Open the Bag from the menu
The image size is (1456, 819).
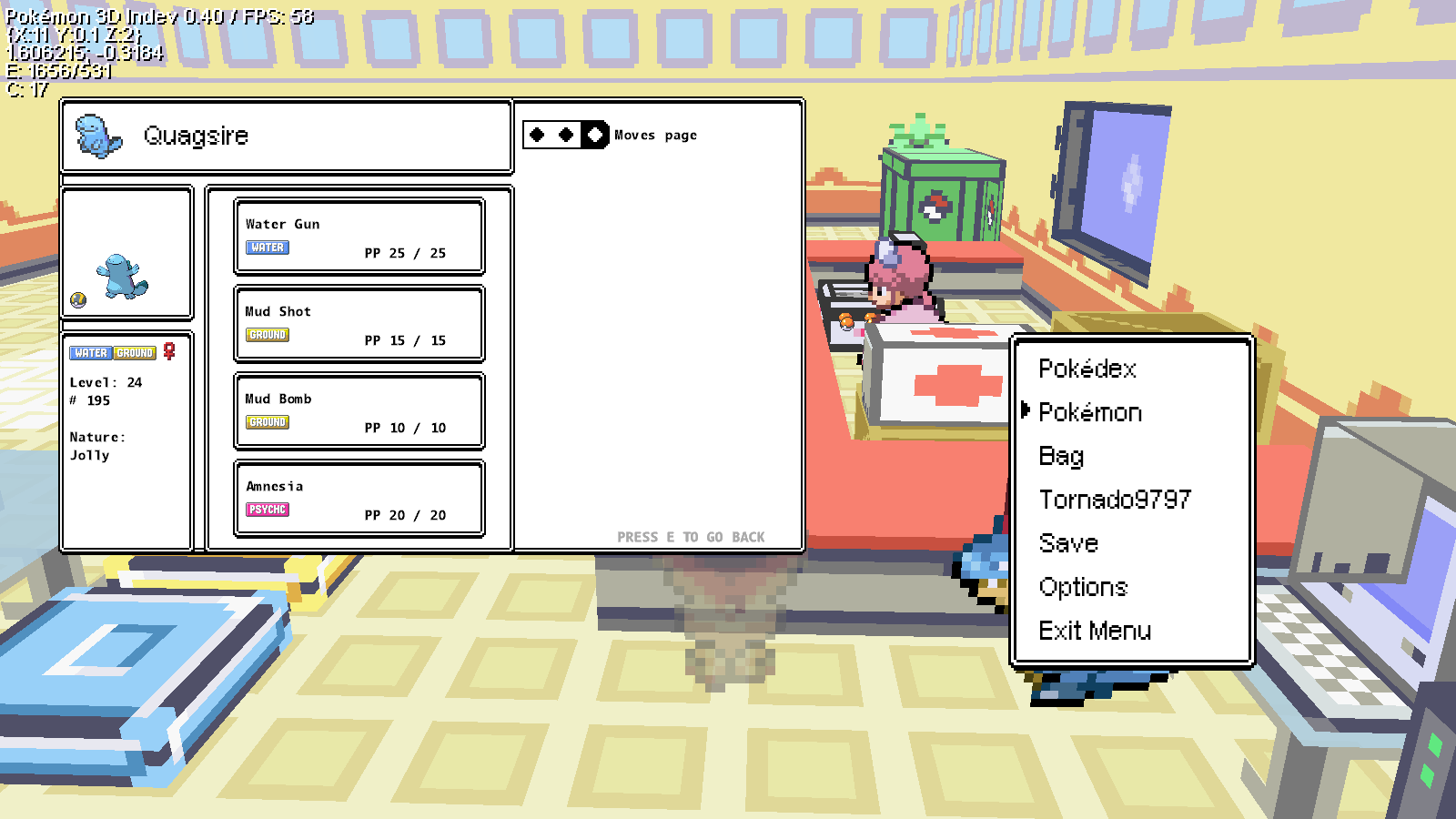(1061, 456)
